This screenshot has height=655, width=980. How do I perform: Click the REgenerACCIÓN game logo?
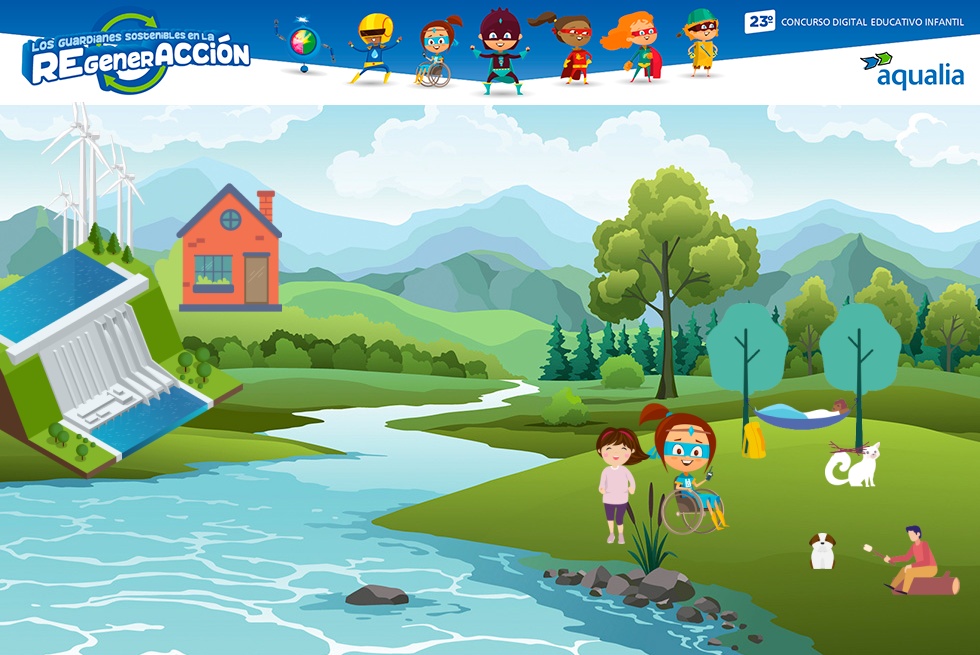point(137,54)
